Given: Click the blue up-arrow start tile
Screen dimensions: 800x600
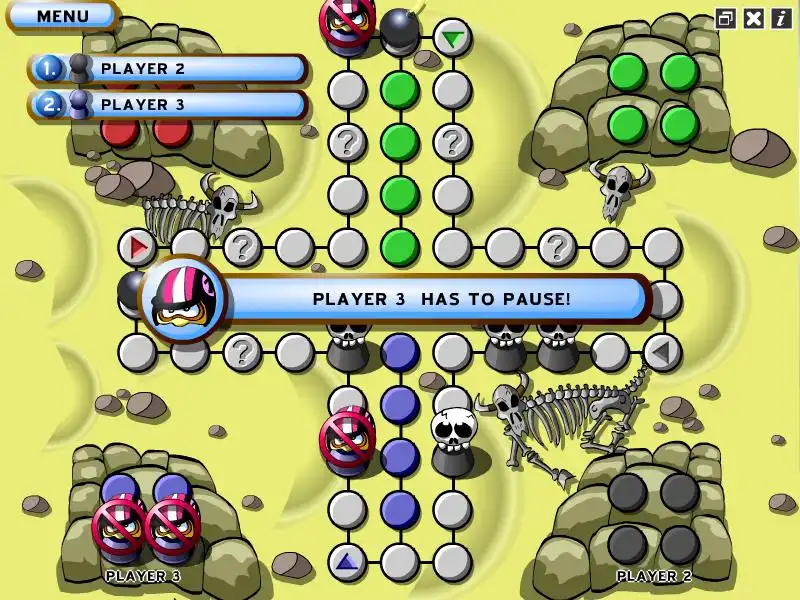Looking at the screenshot, I should (x=347, y=561).
